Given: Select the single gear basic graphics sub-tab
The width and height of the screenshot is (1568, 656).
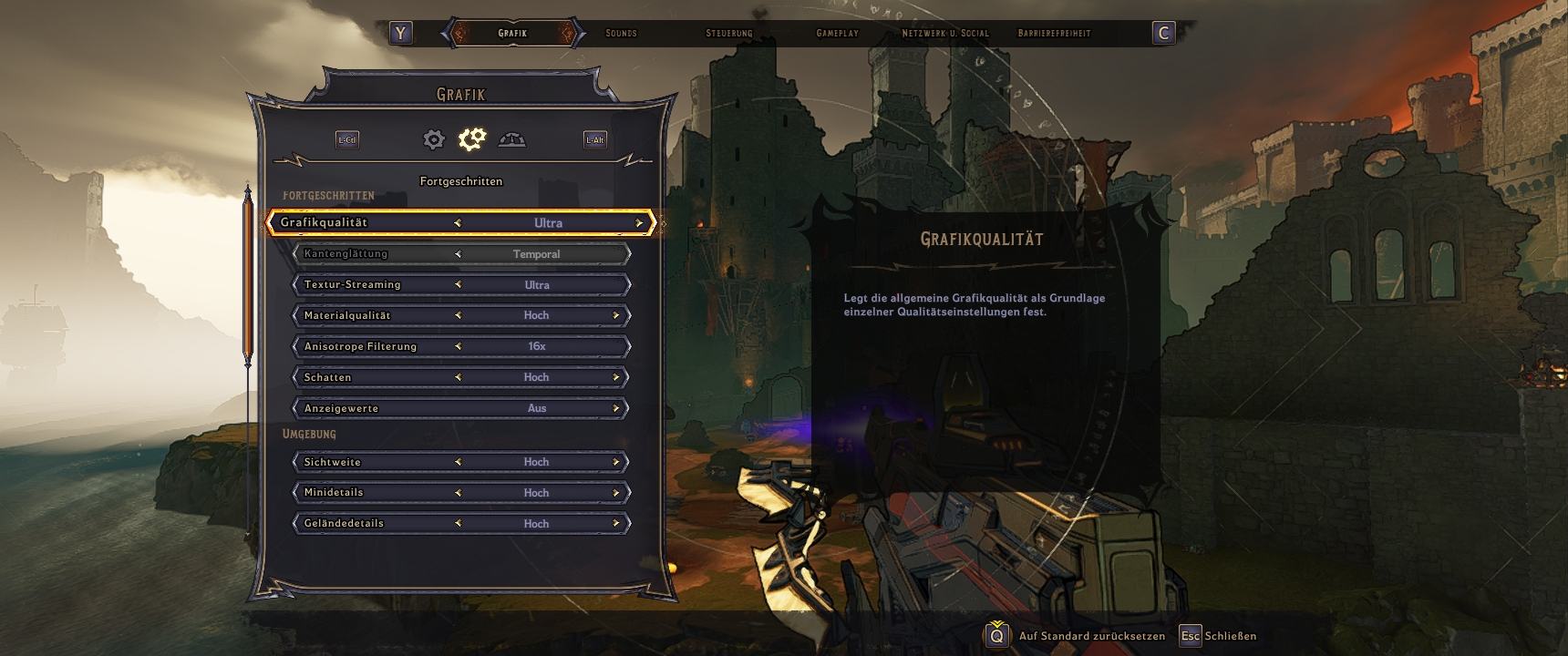Looking at the screenshot, I should click(x=434, y=139).
